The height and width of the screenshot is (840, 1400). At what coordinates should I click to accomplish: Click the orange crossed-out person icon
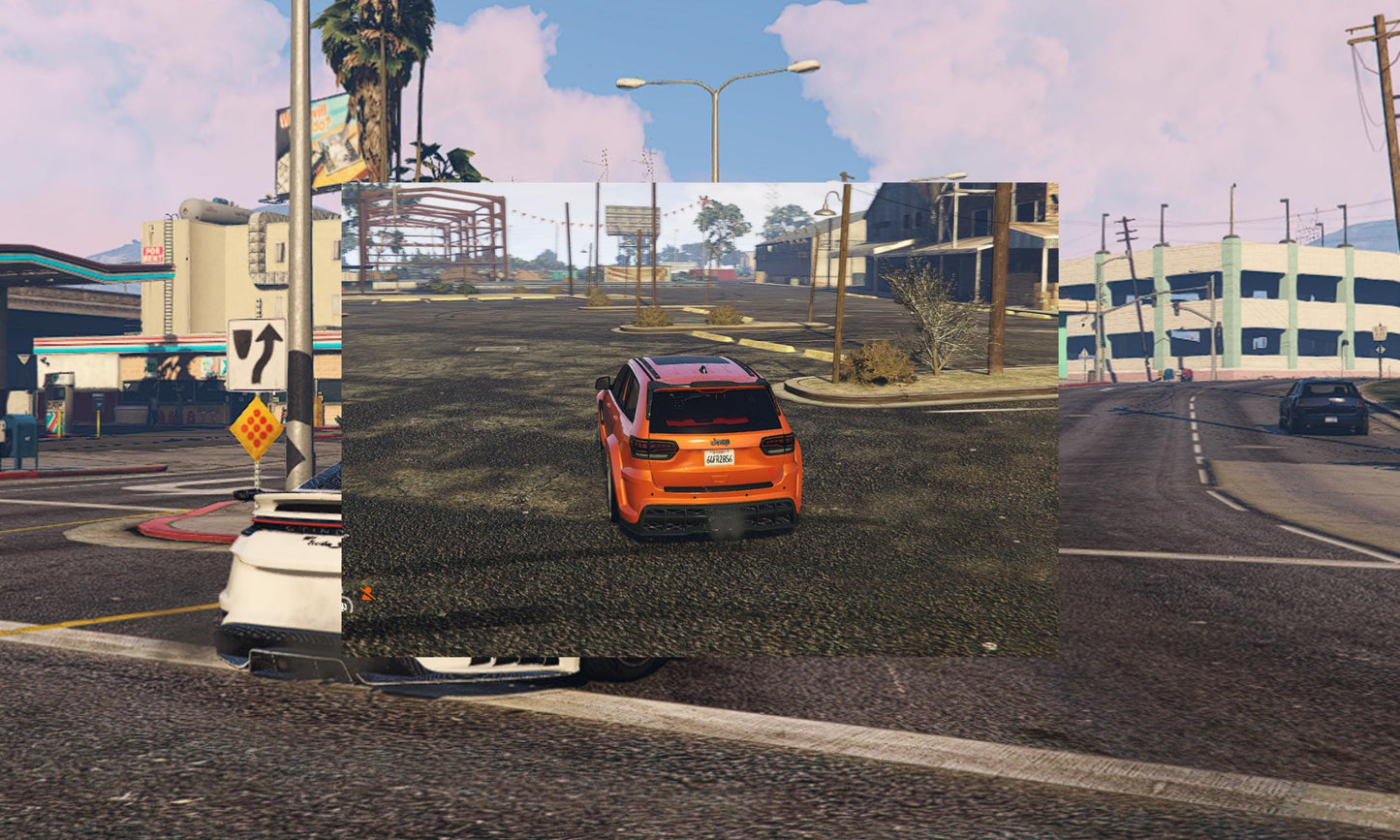point(367,593)
